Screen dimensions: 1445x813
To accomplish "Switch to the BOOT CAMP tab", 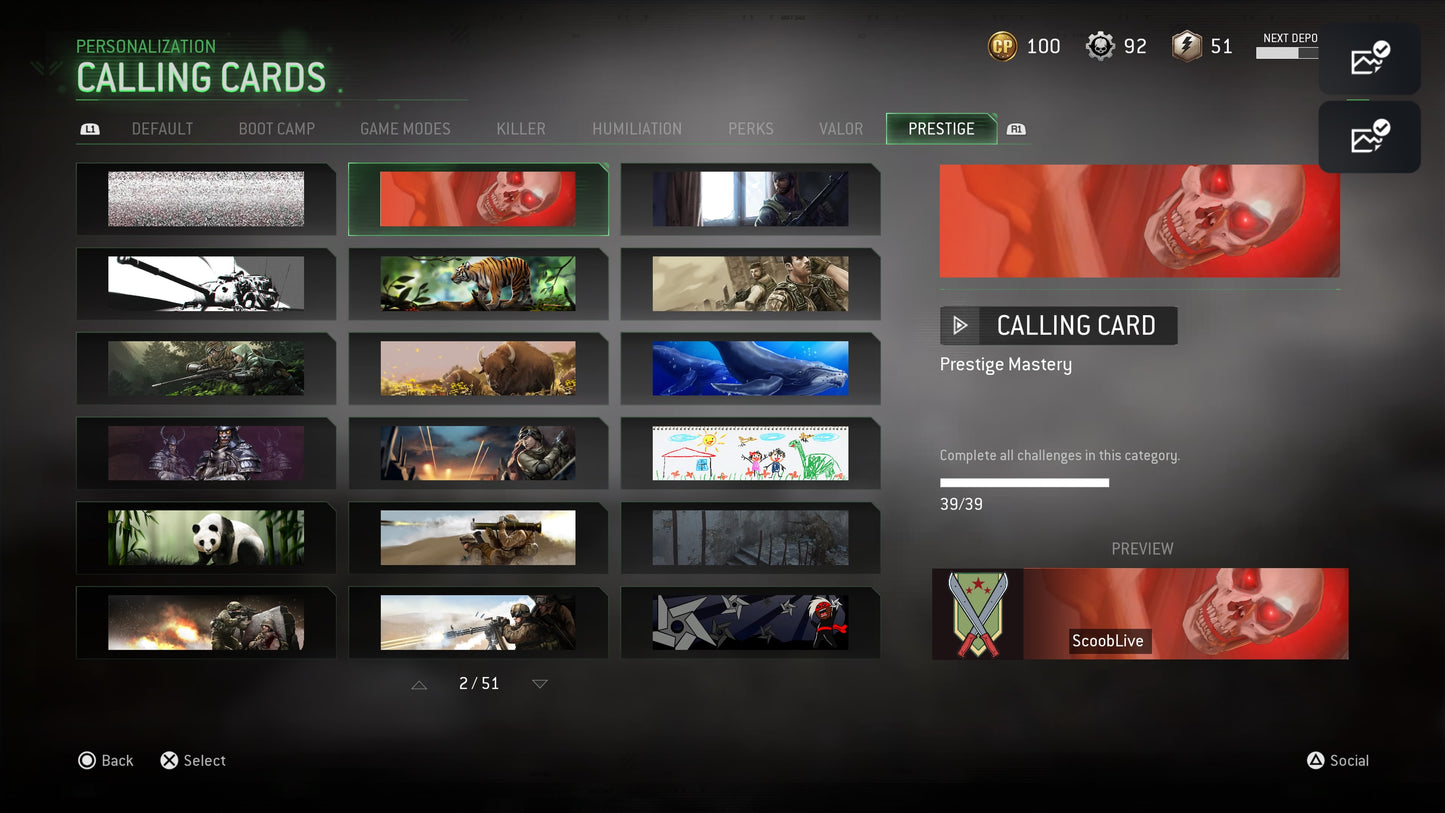I will 277,128.
